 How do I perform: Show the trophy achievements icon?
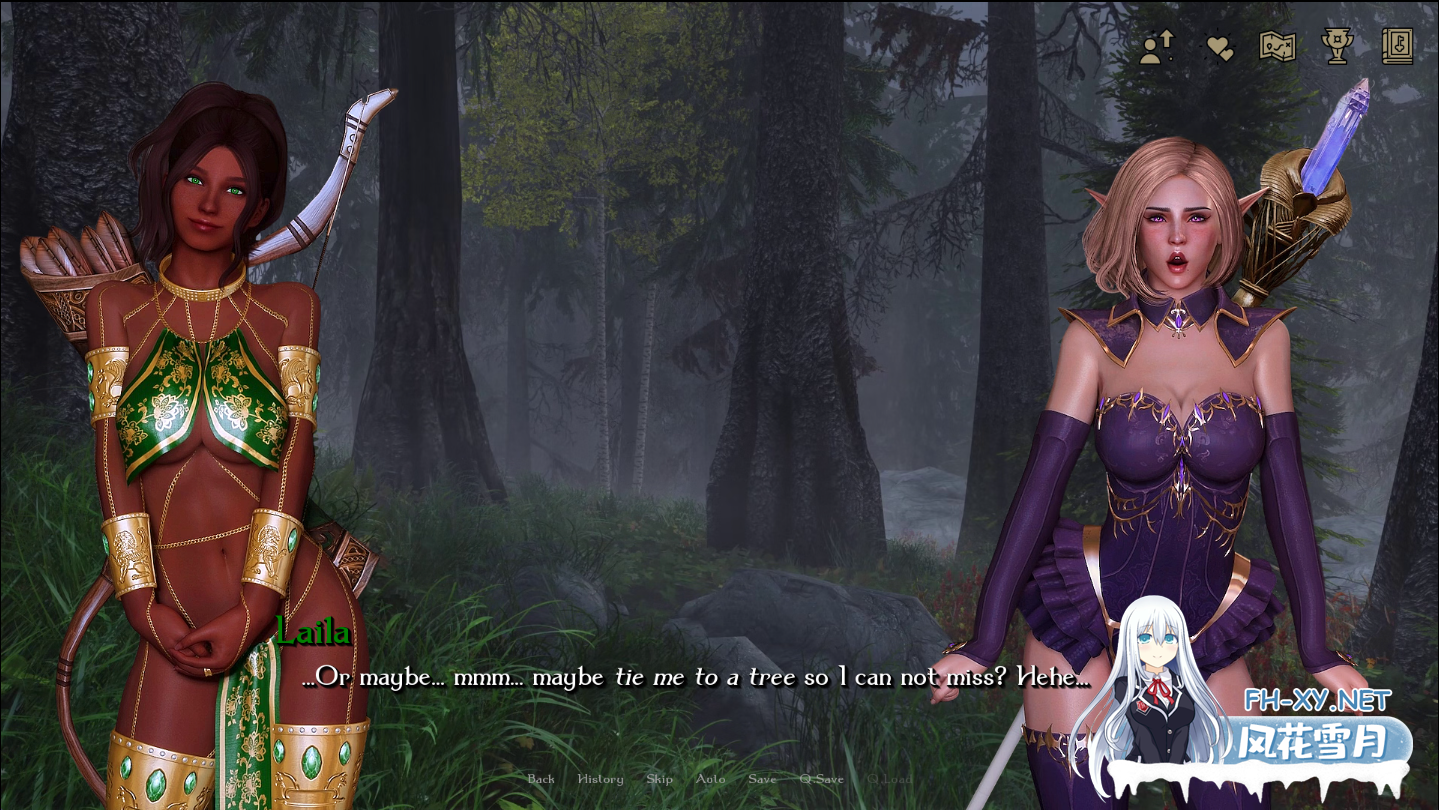click(x=1337, y=47)
